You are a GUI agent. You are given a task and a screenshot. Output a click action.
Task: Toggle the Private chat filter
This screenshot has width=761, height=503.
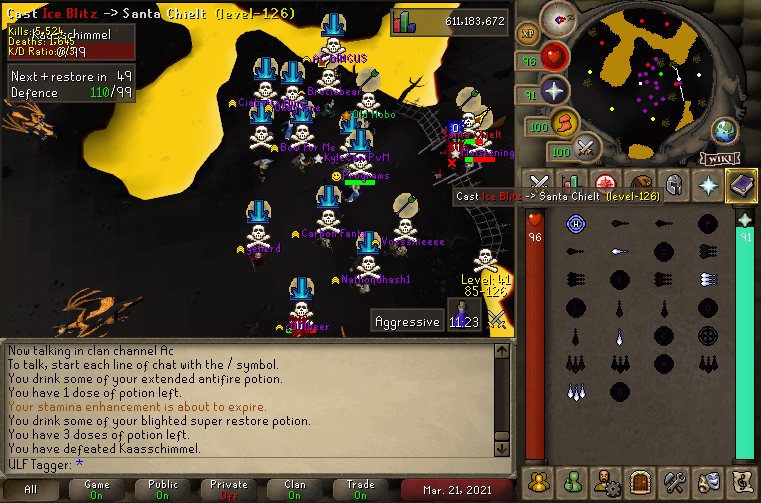(229, 489)
